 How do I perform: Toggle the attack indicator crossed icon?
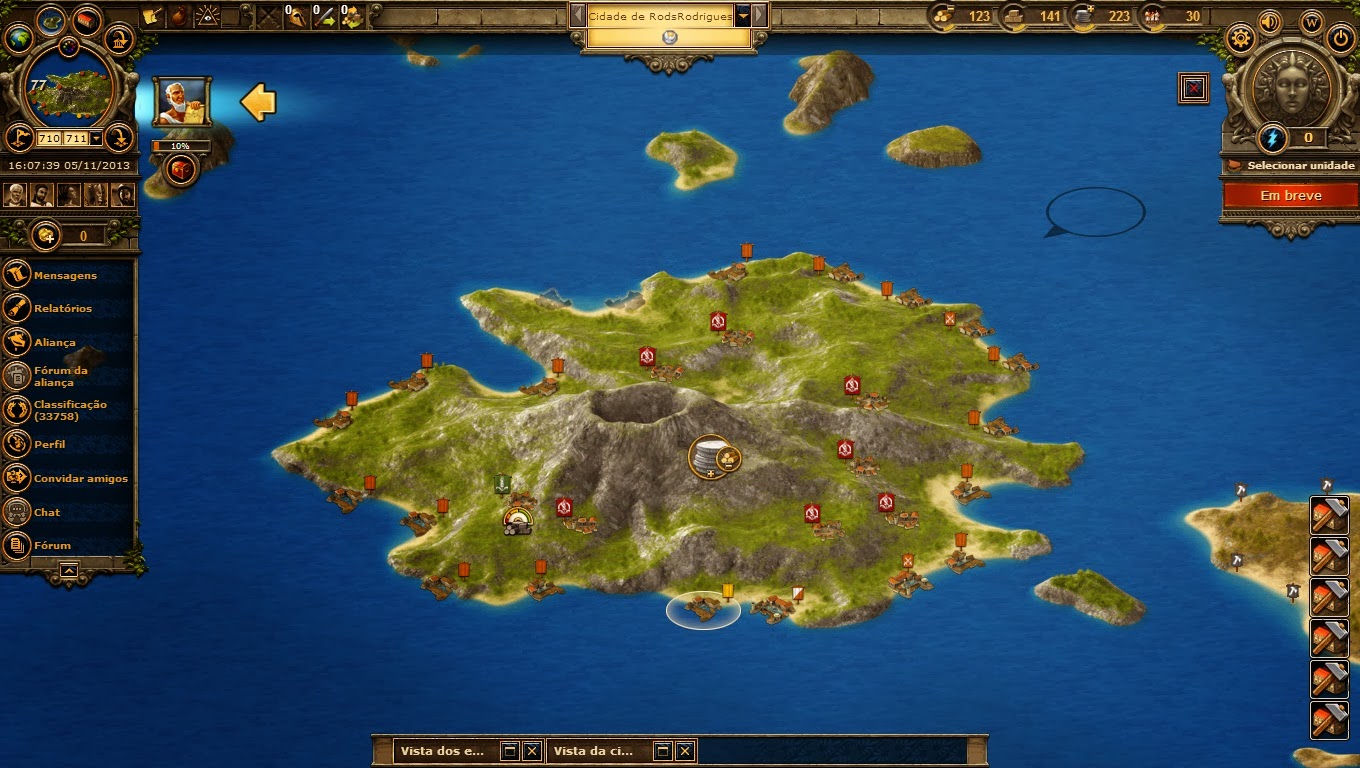tap(1195, 87)
